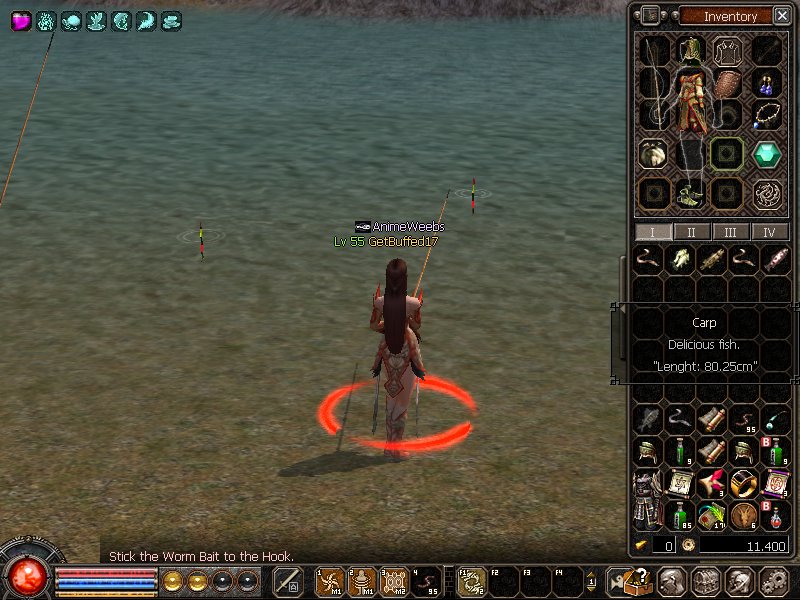Click the blue earrings equipment slot
This screenshot has width=800, height=600.
click(768, 84)
